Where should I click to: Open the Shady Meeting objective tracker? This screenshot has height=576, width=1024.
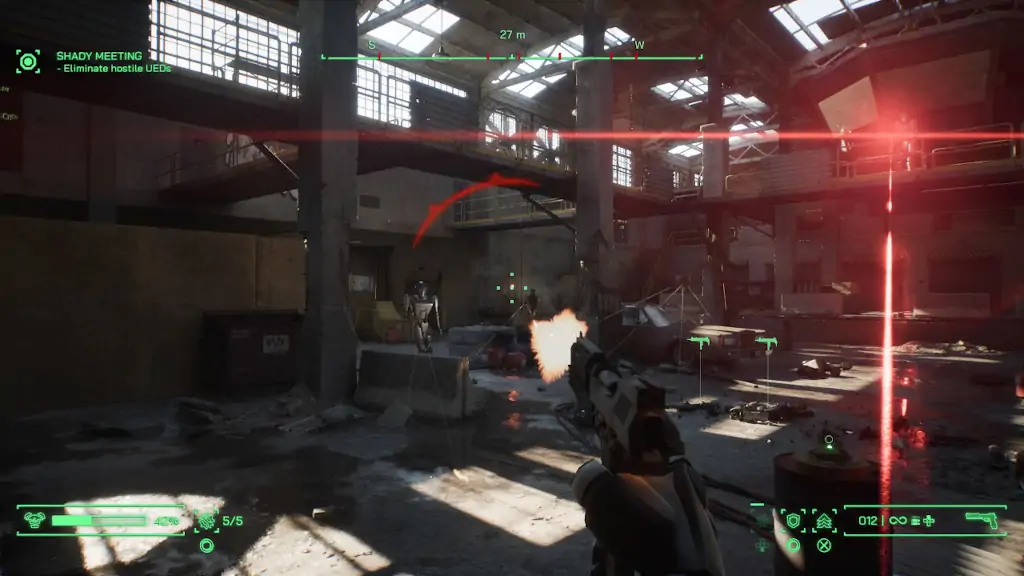pyautogui.click(x=99, y=56)
